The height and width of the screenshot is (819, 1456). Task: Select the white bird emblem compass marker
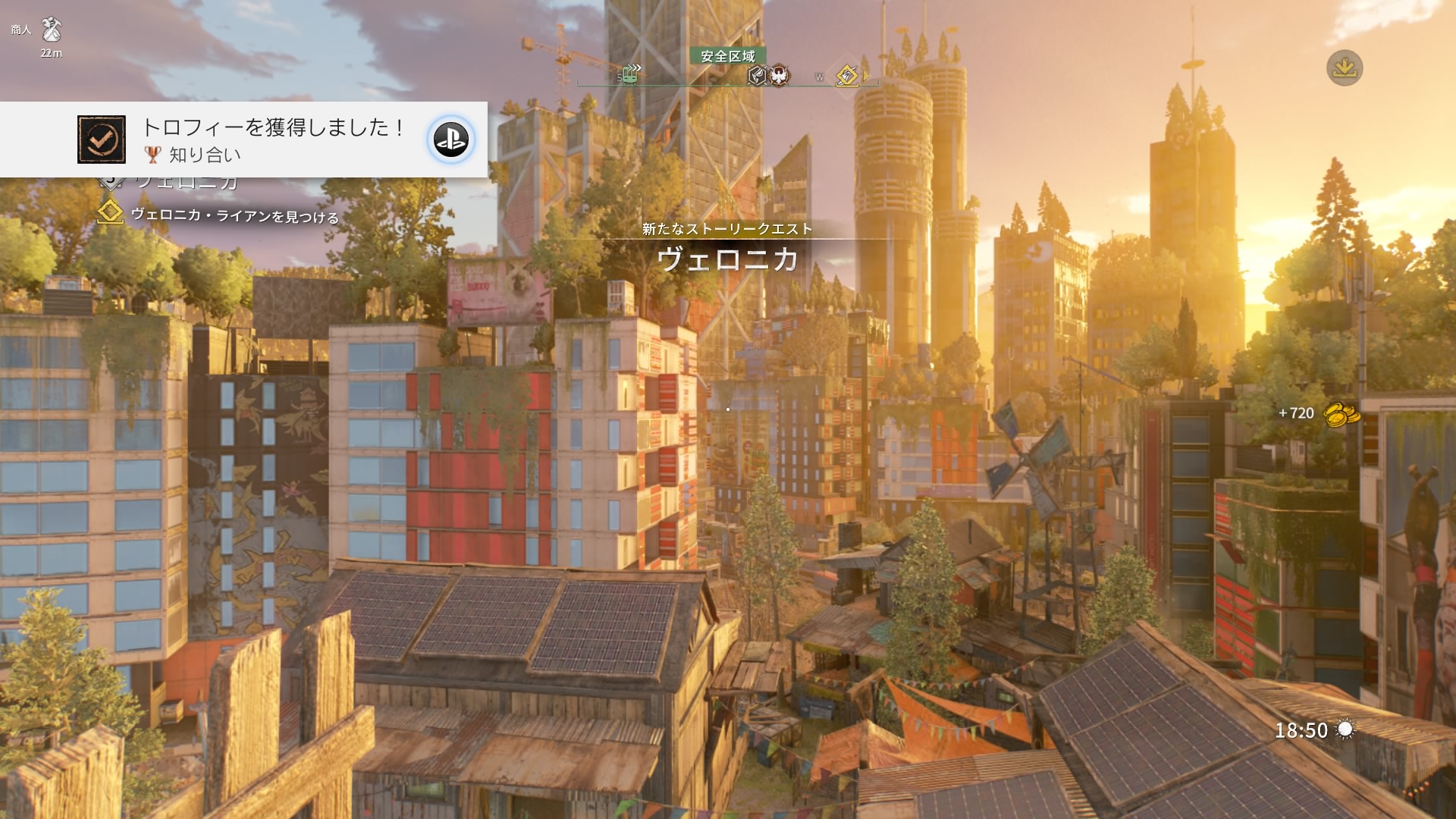point(779,75)
